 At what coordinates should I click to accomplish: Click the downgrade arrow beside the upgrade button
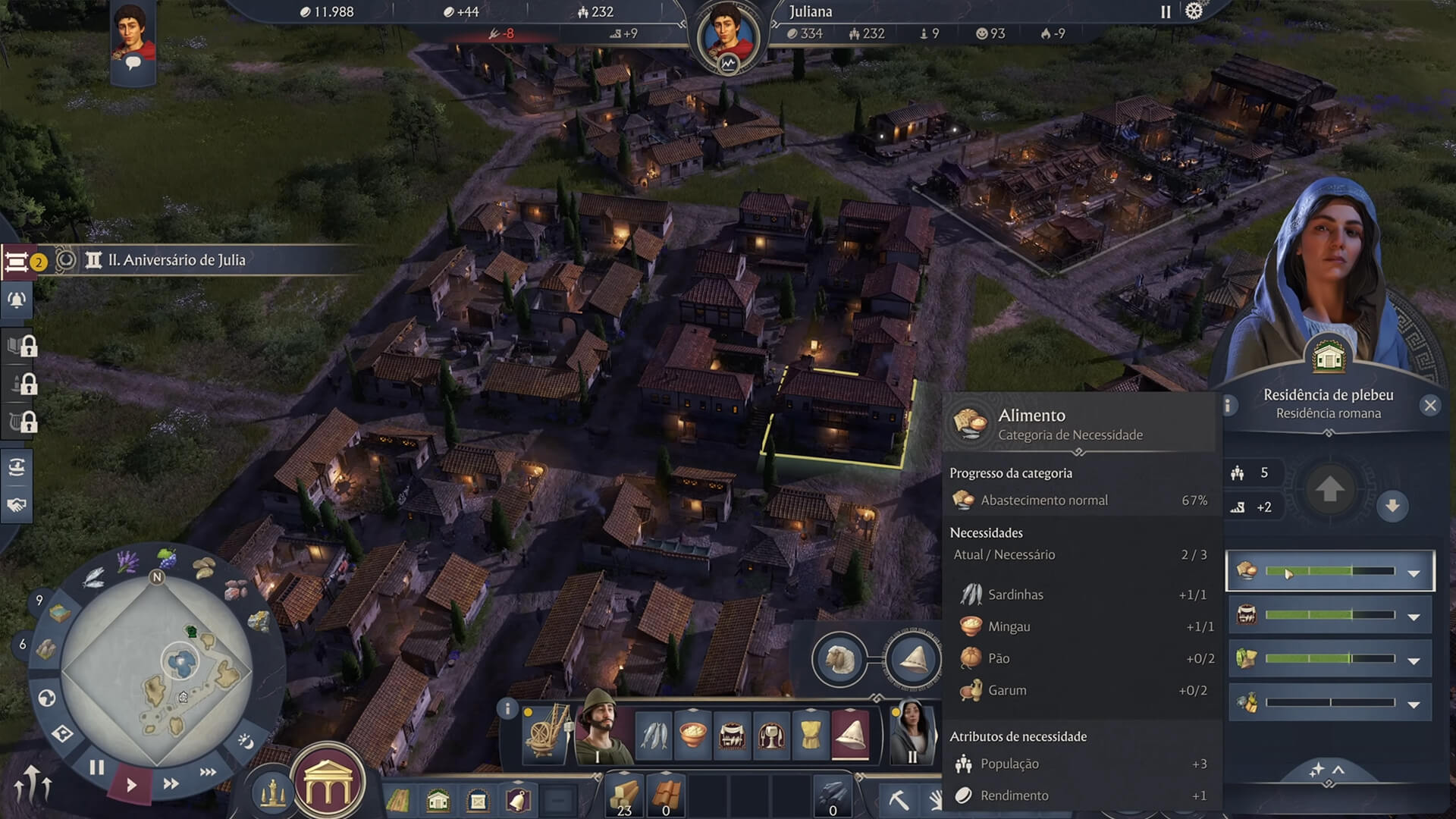point(1392,507)
